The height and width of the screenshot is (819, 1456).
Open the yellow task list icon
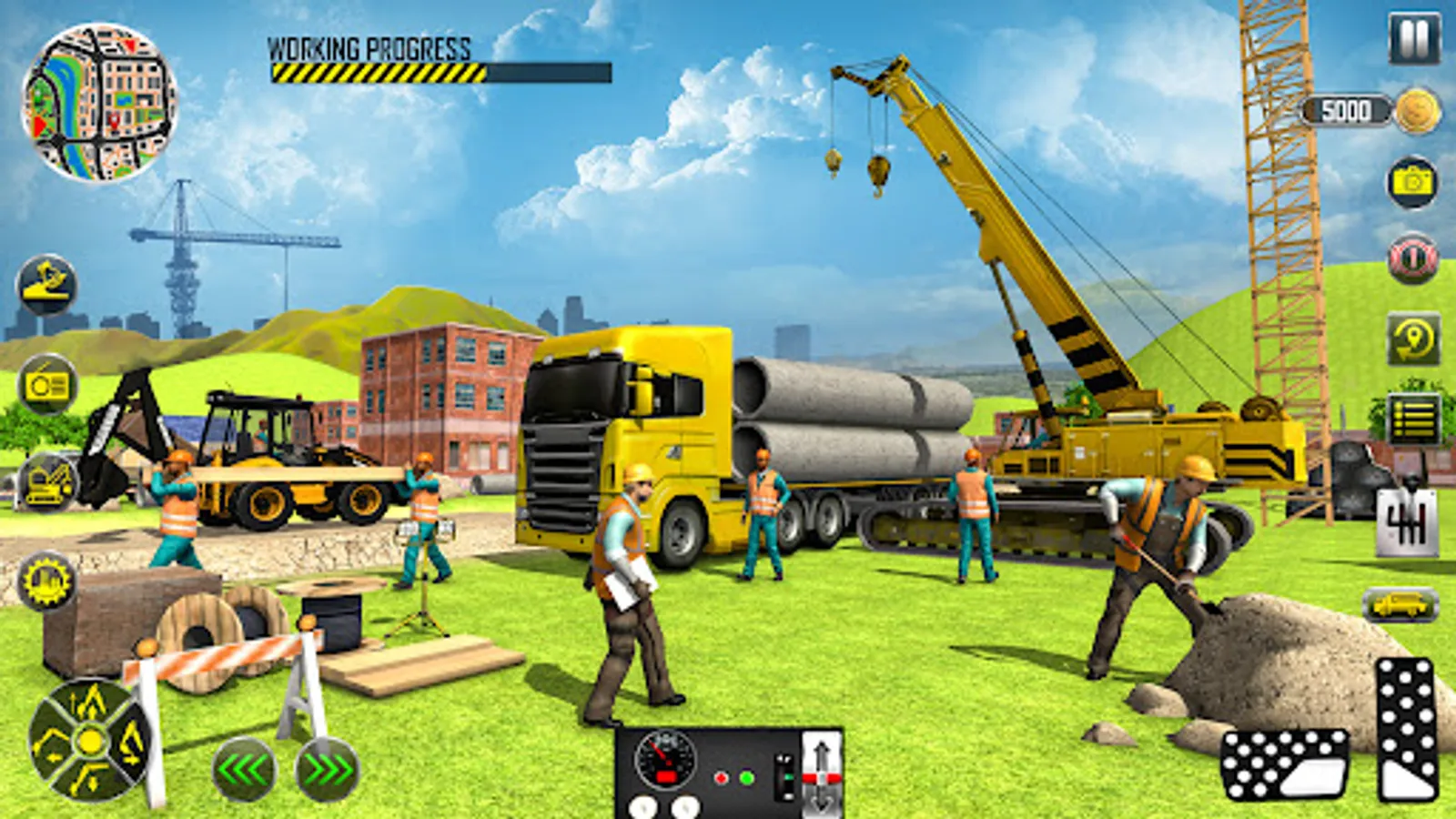point(1413,419)
